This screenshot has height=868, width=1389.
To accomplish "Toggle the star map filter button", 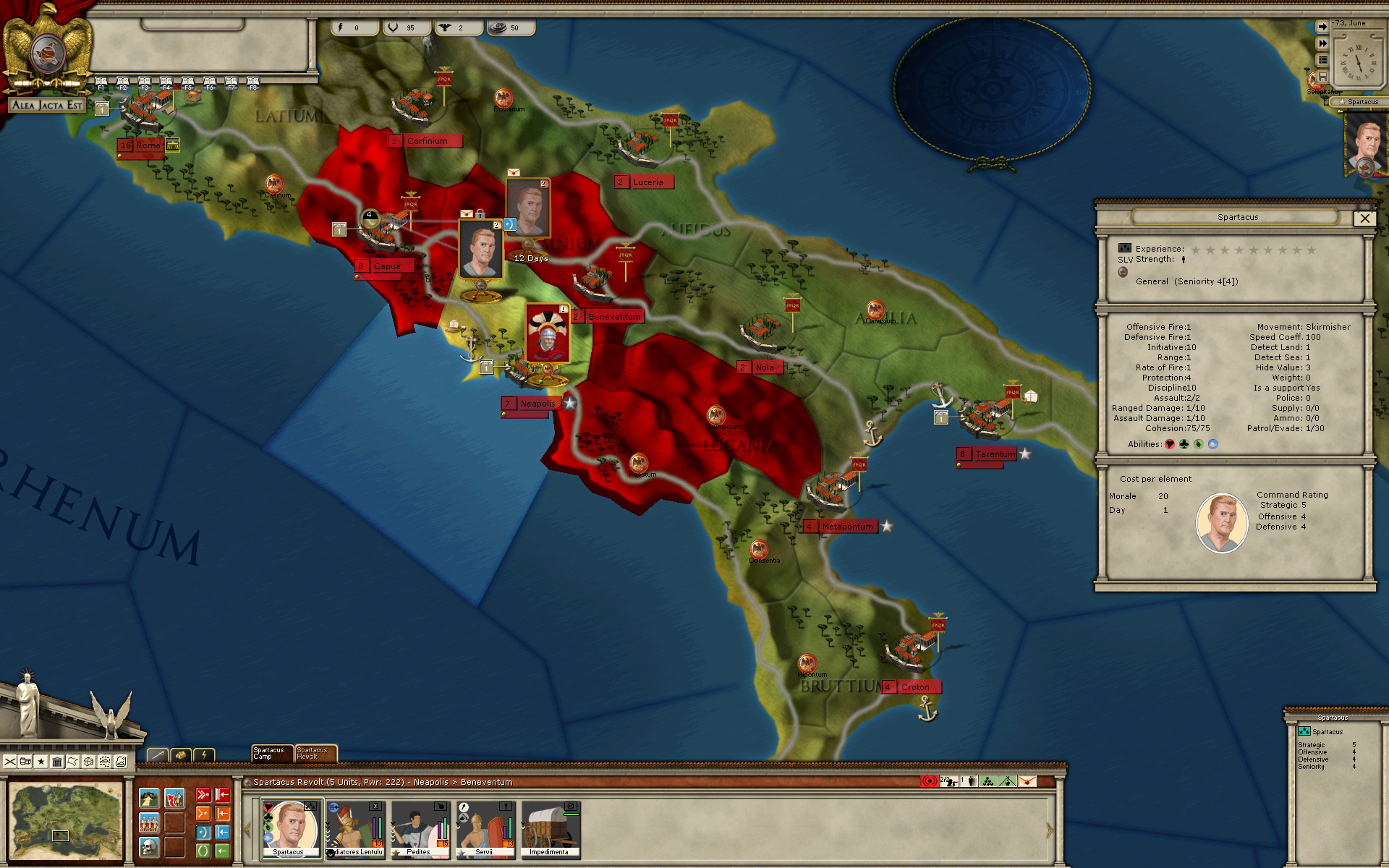I will click(x=41, y=762).
